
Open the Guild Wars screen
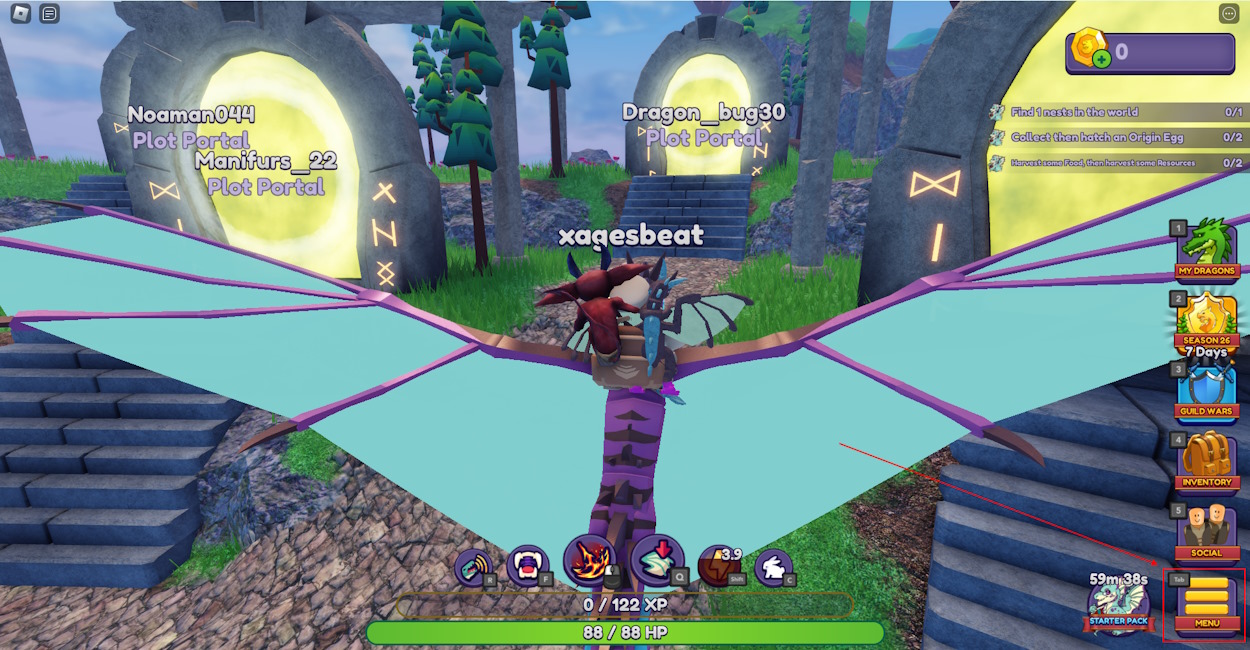(x=1206, y=390)
